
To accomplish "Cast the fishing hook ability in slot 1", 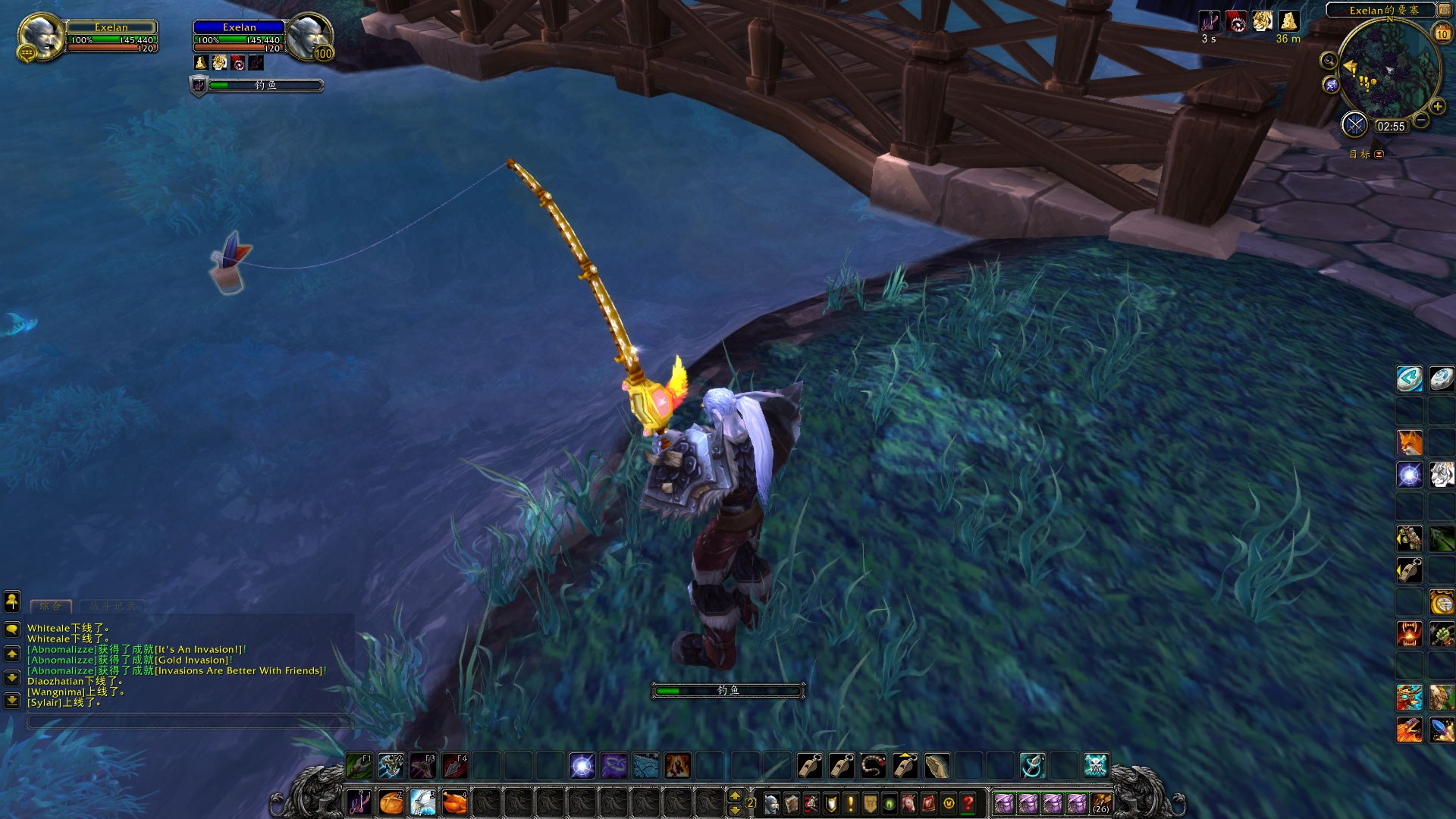I will point(359,802).
